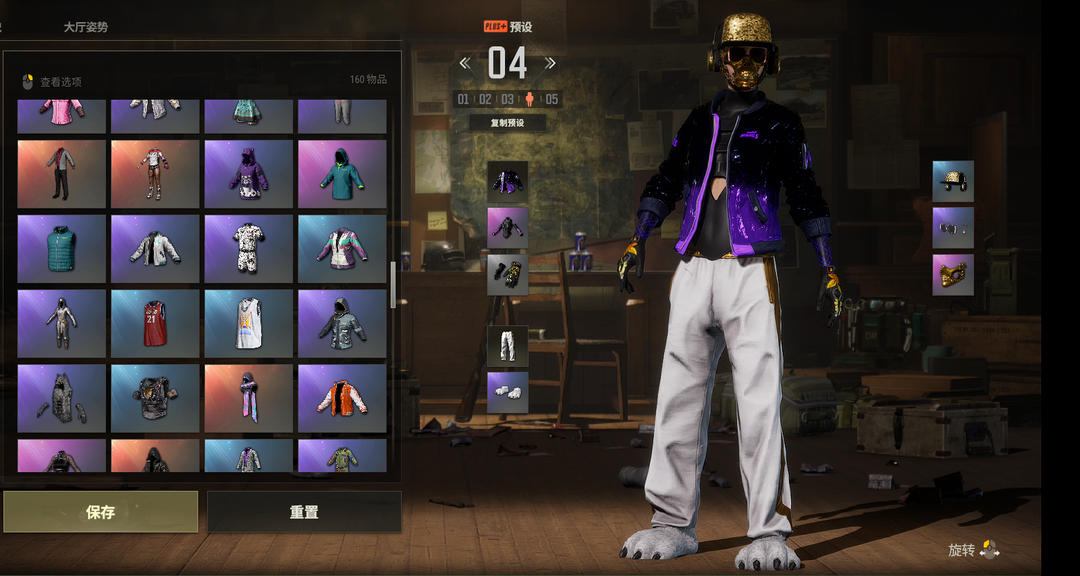
Task: Pick the white basketball jersey
Action: point(249,324)
